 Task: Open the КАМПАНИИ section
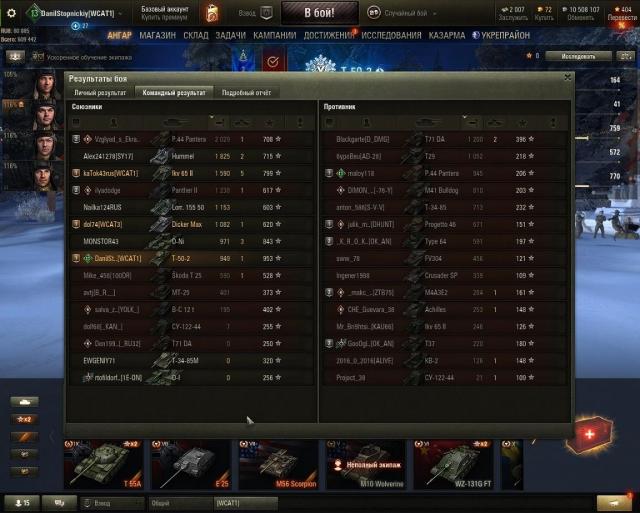point(274,35)
